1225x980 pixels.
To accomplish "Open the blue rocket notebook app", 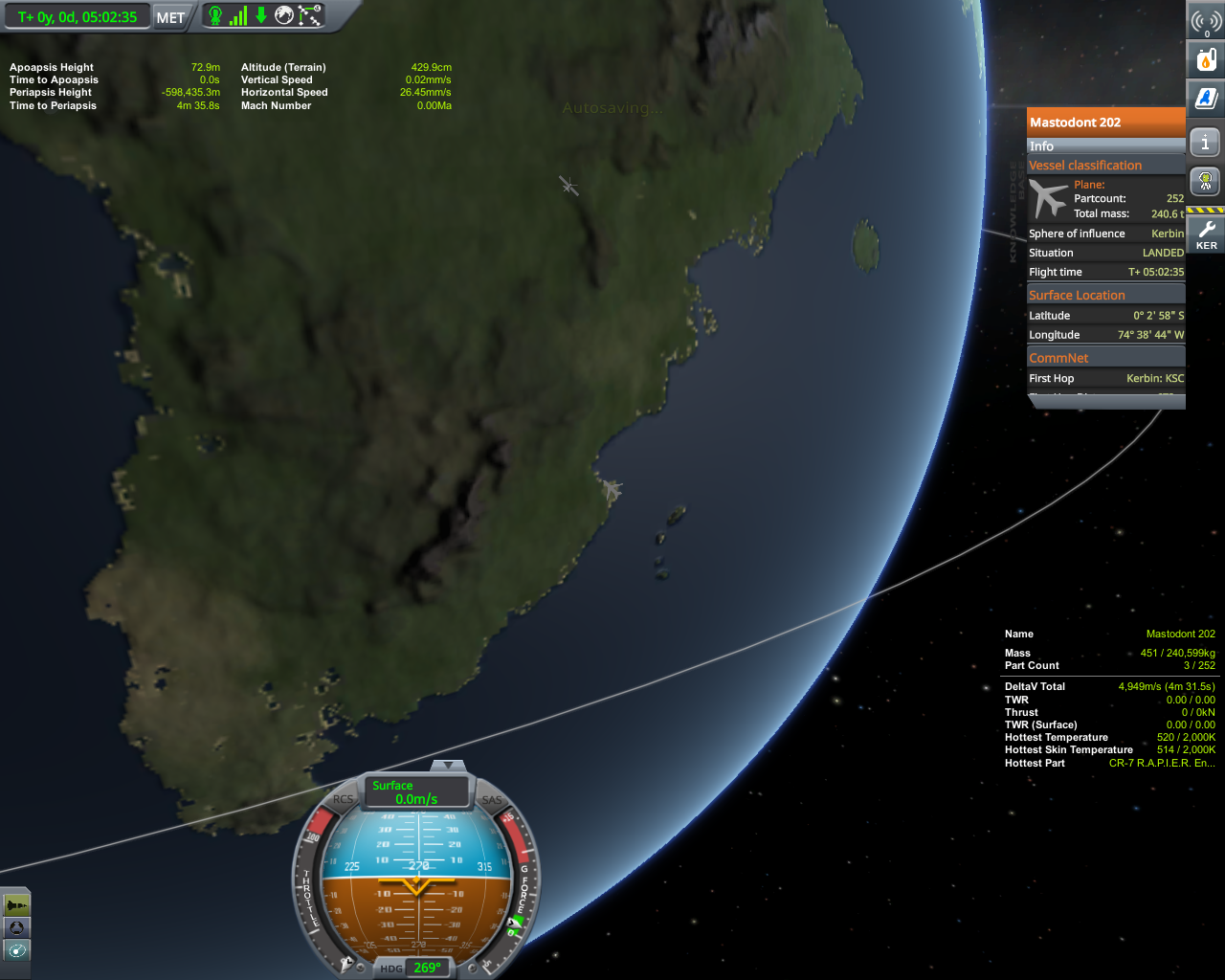I will [x=1206, y=98].
